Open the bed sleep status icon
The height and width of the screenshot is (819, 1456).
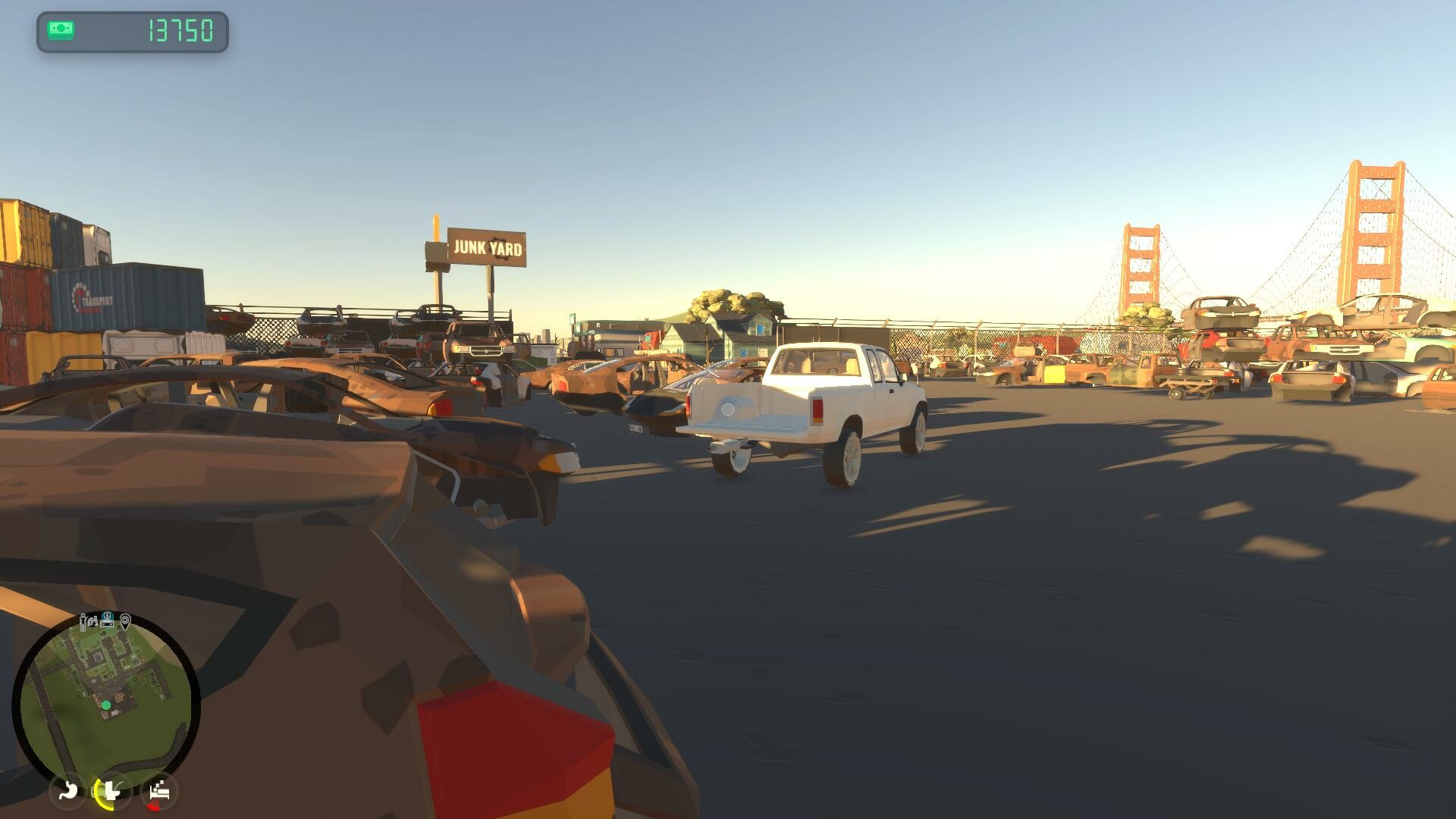159,790
